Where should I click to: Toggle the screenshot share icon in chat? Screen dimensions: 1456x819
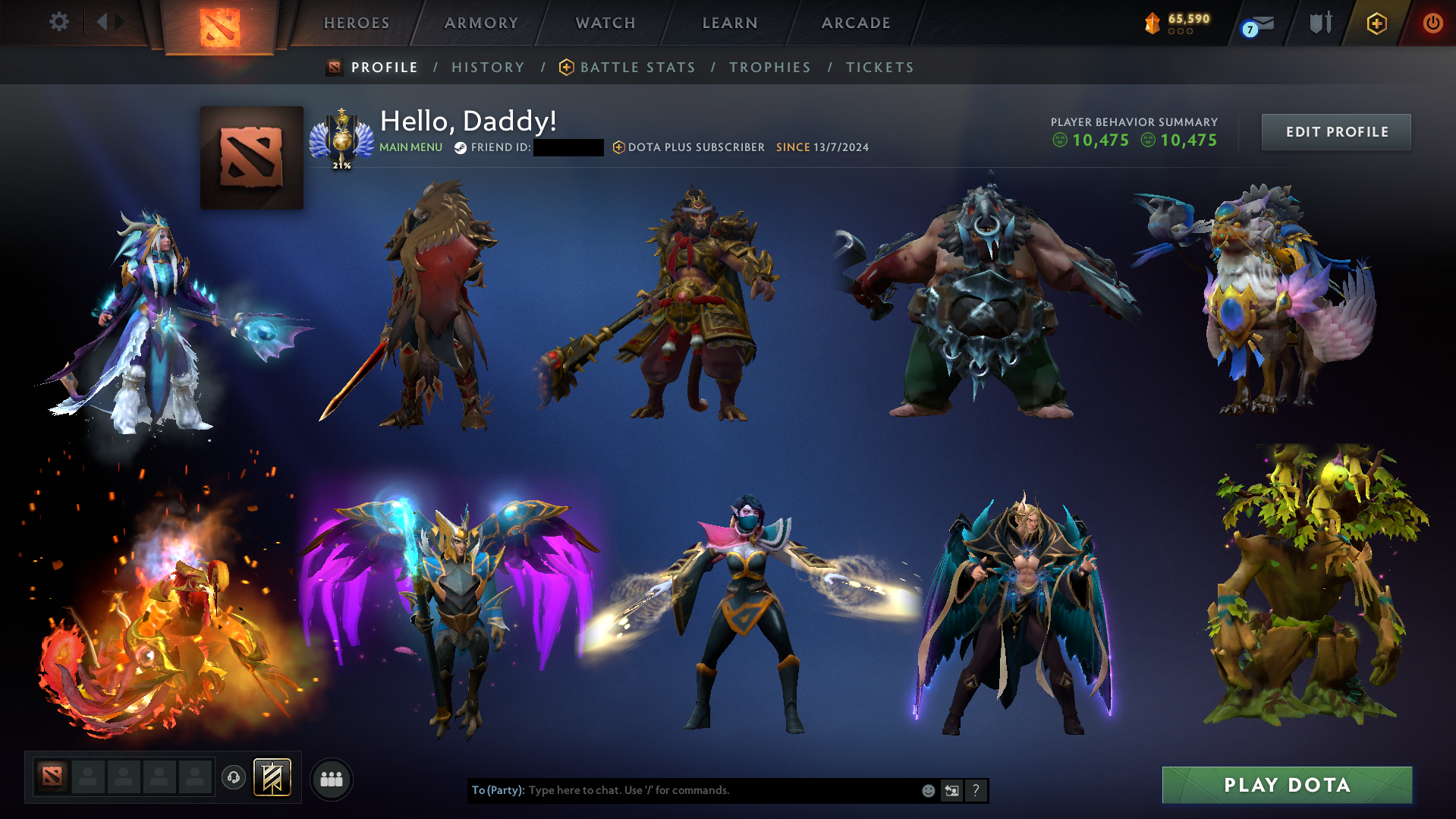pyautogui.click(x=952, y=790)
